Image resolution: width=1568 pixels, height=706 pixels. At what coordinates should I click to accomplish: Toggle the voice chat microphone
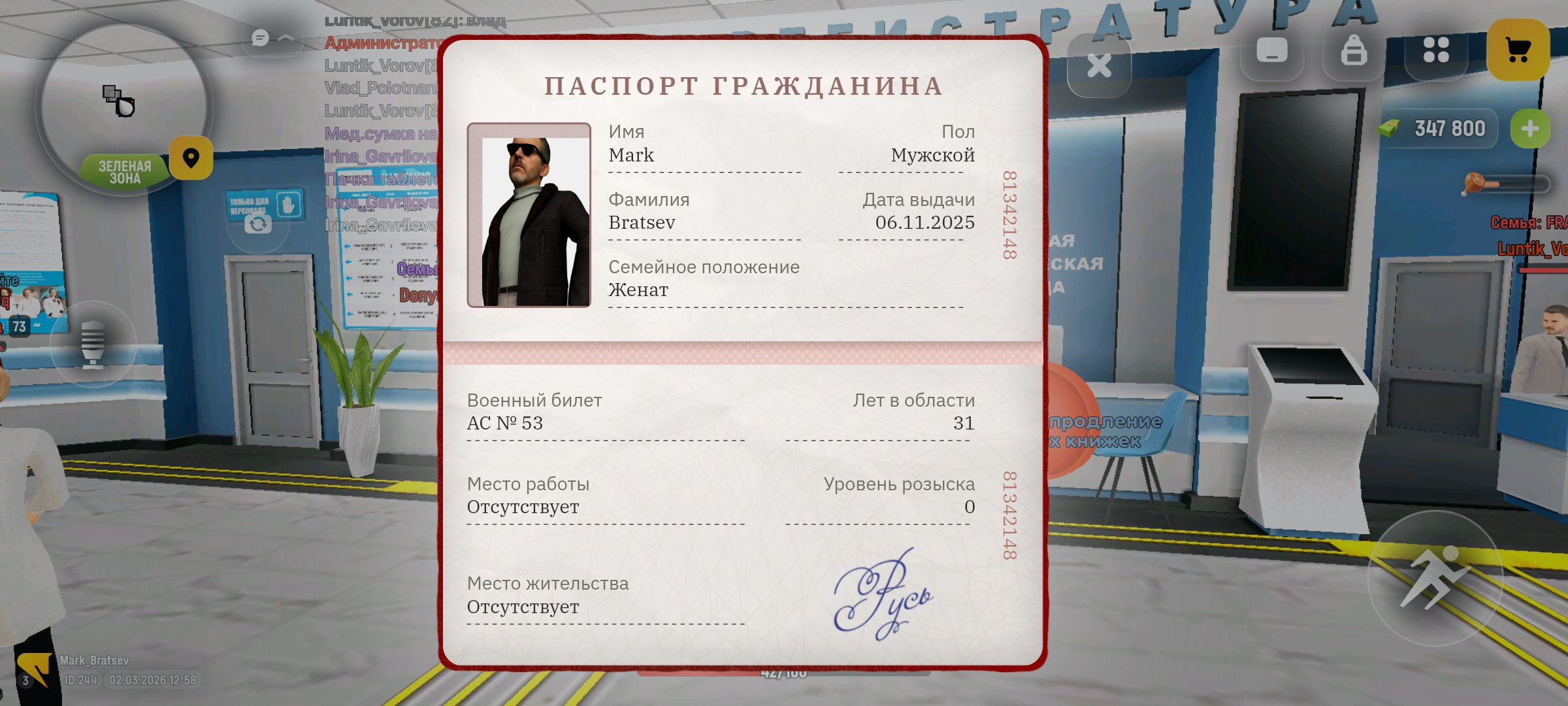[93, 345]
